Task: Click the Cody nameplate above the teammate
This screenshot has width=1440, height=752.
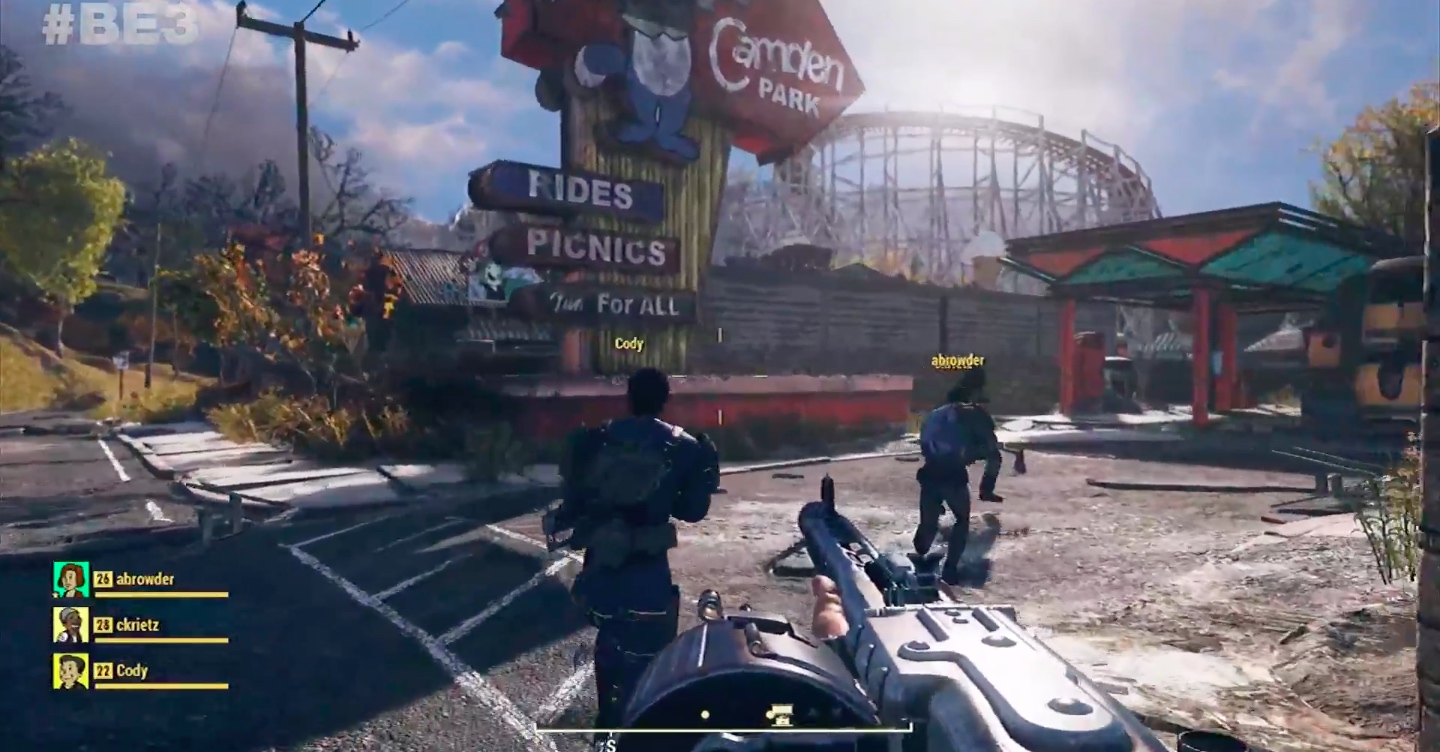Action: (x=629, y=344)
